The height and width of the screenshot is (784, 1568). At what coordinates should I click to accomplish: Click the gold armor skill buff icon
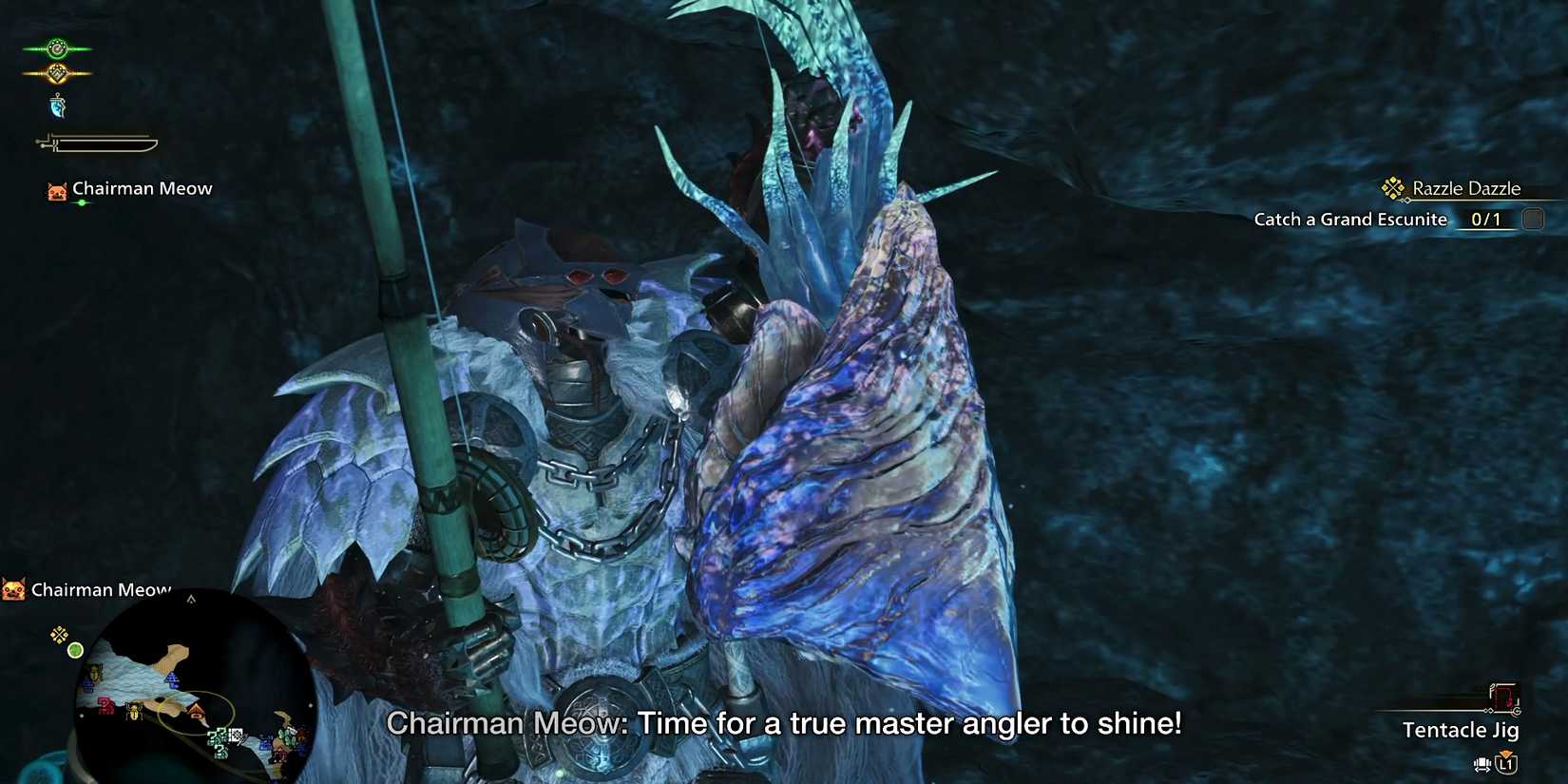(x=57, y=71)
